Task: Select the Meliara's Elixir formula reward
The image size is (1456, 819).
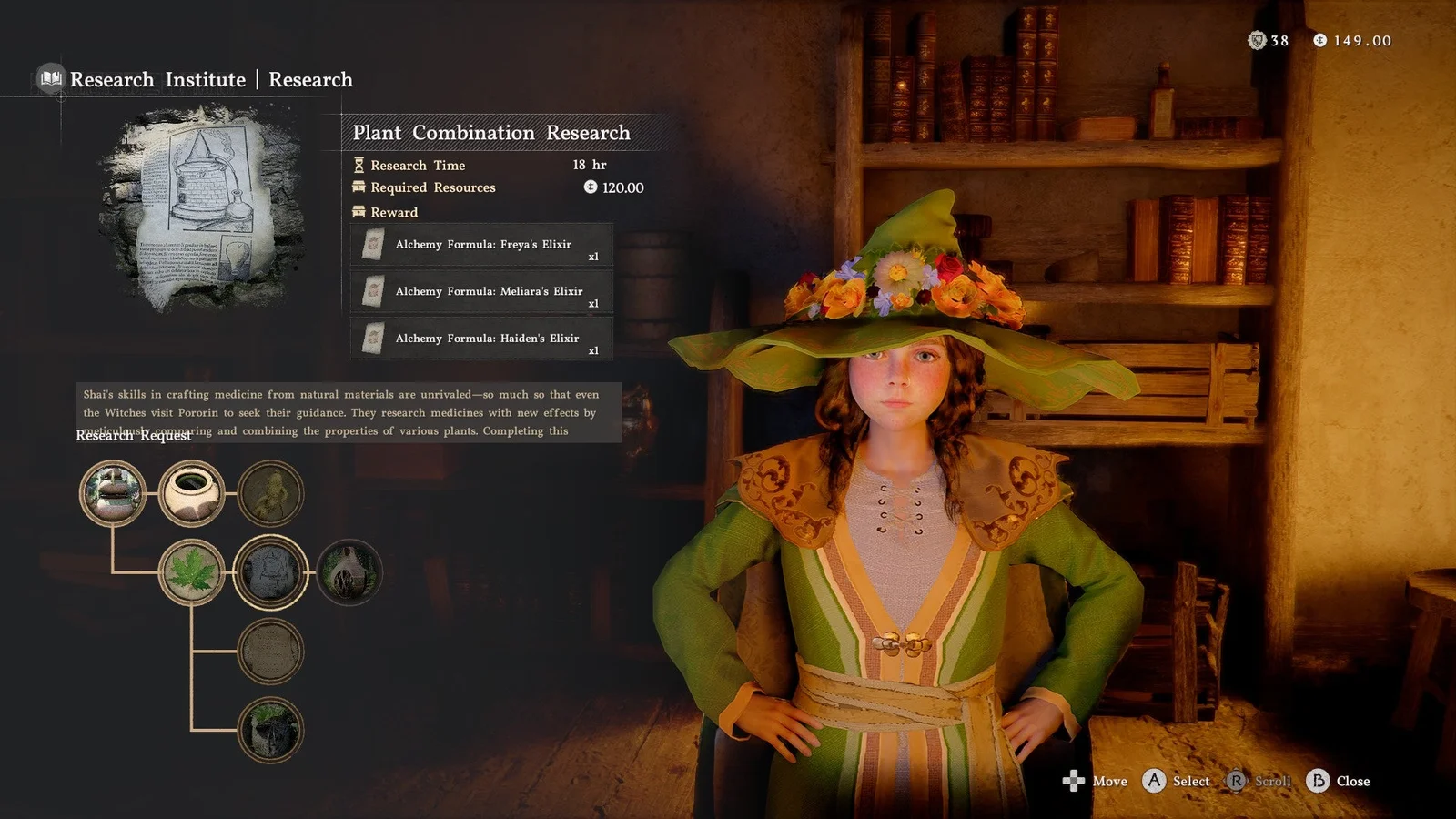Action: [481, 292]
